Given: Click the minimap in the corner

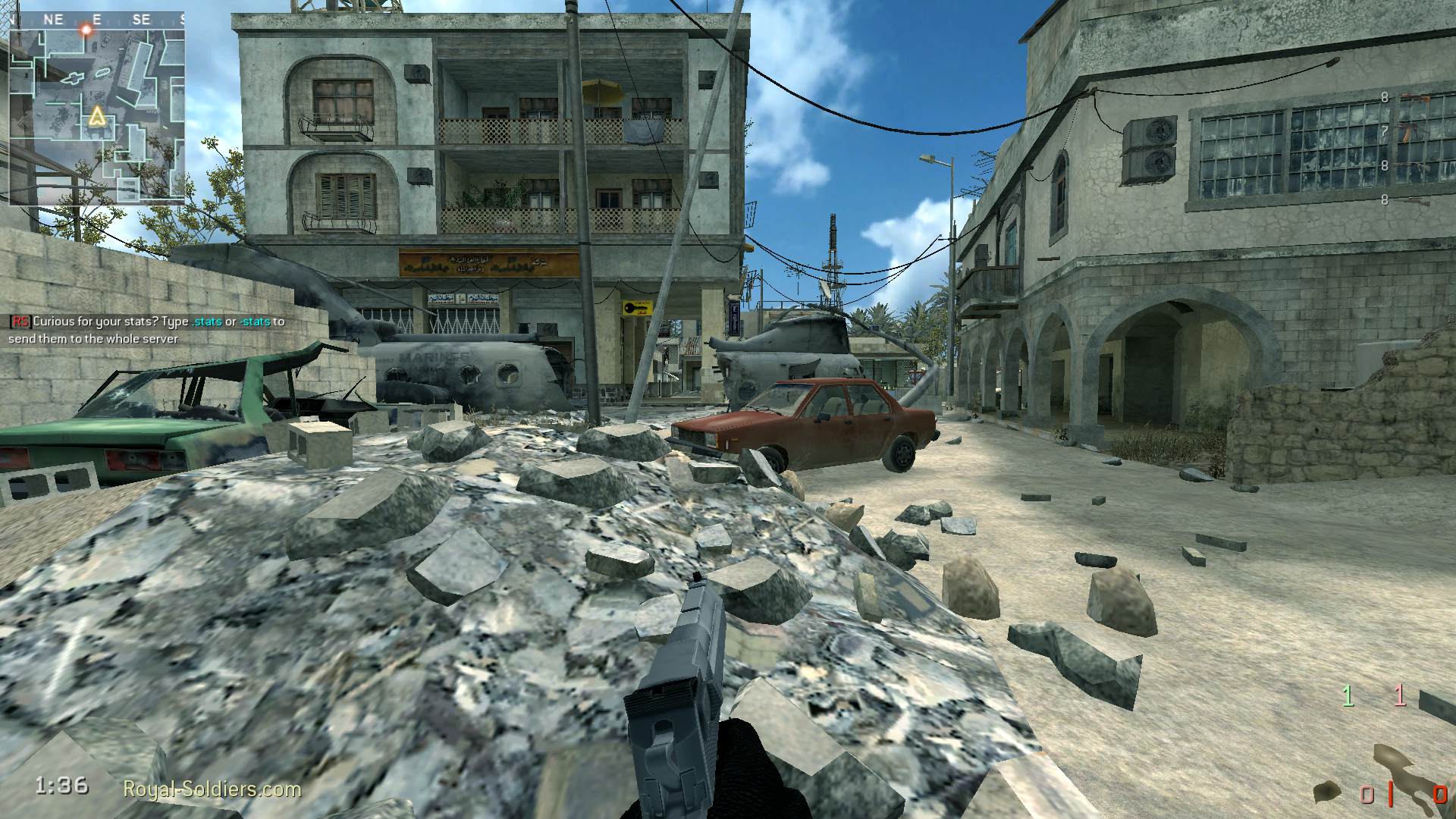Looking at the screenshot, I should pyautogui.click(x=97, y=114).
